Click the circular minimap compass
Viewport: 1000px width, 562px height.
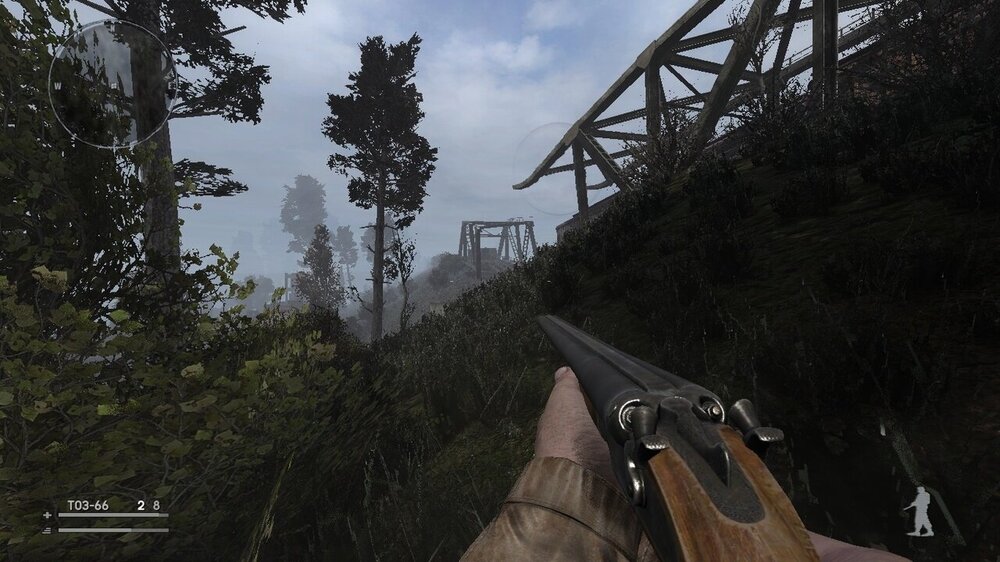coord(112,84)
